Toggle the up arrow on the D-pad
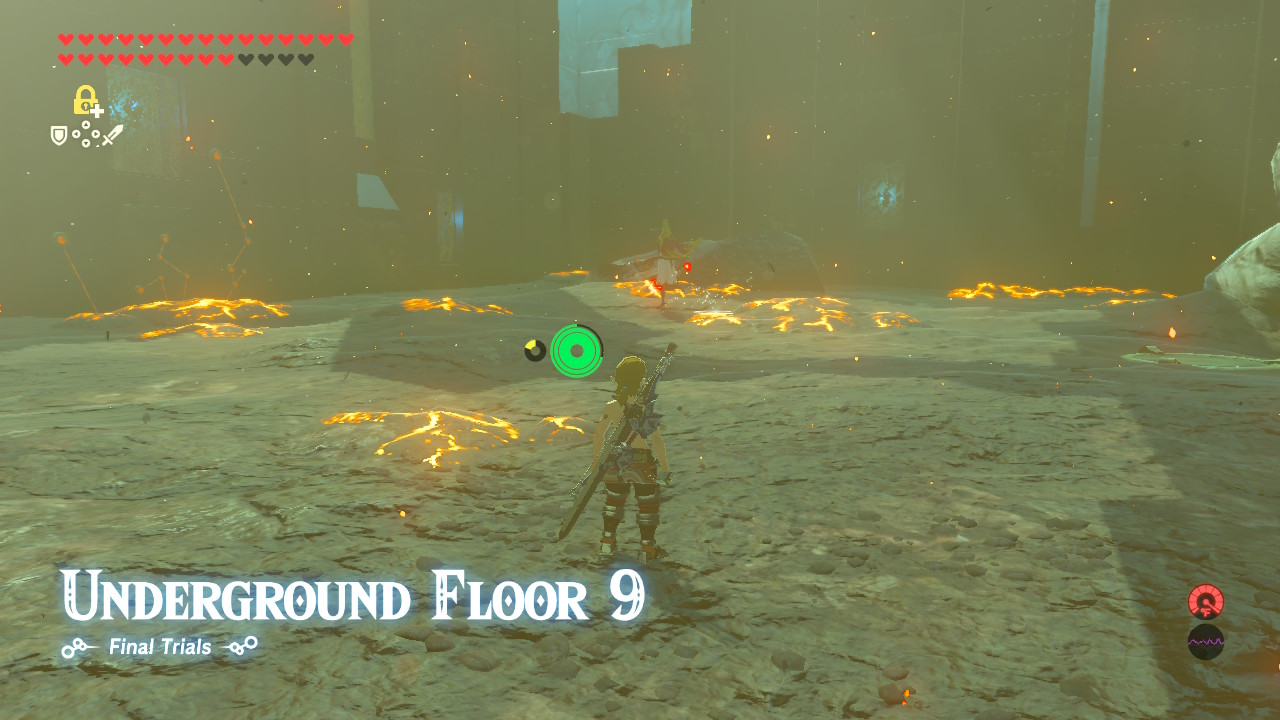This screenshot has width=1280, height=720. point(85,124)
